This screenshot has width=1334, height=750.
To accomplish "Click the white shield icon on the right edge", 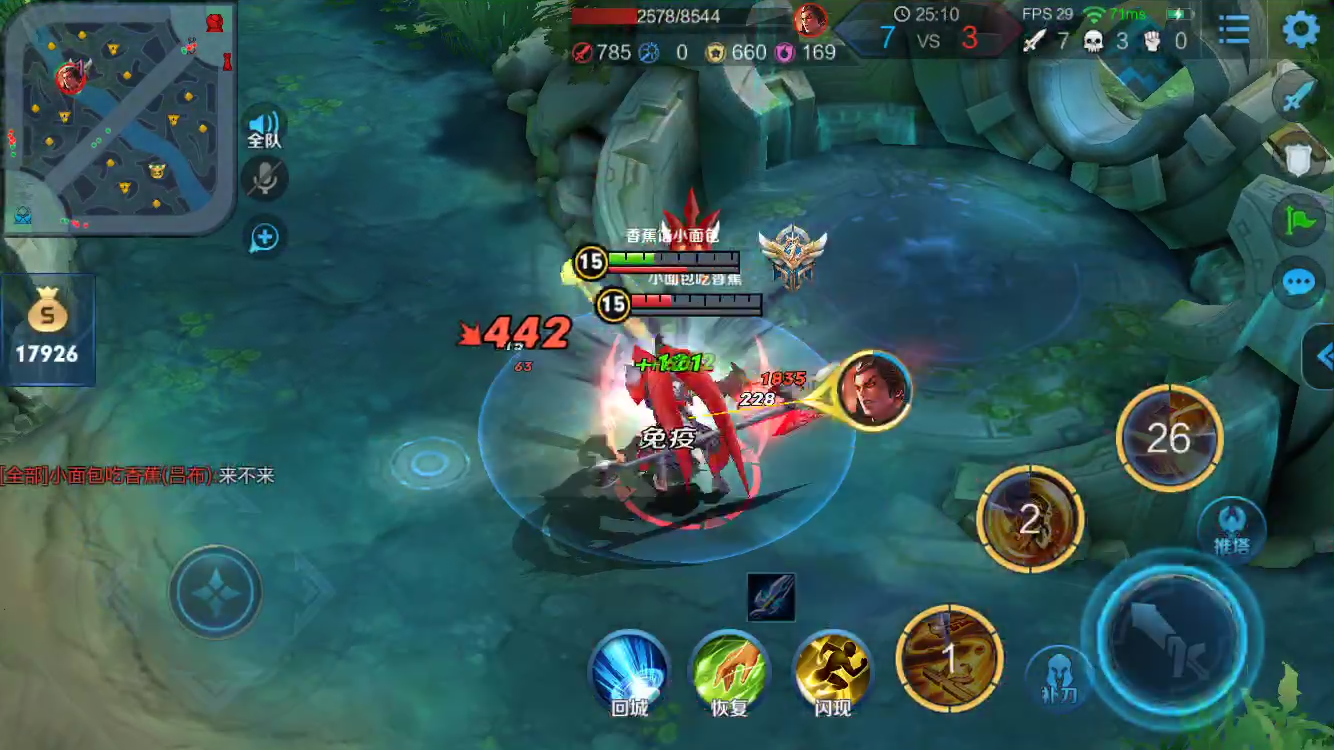I will coord(1298,156).
